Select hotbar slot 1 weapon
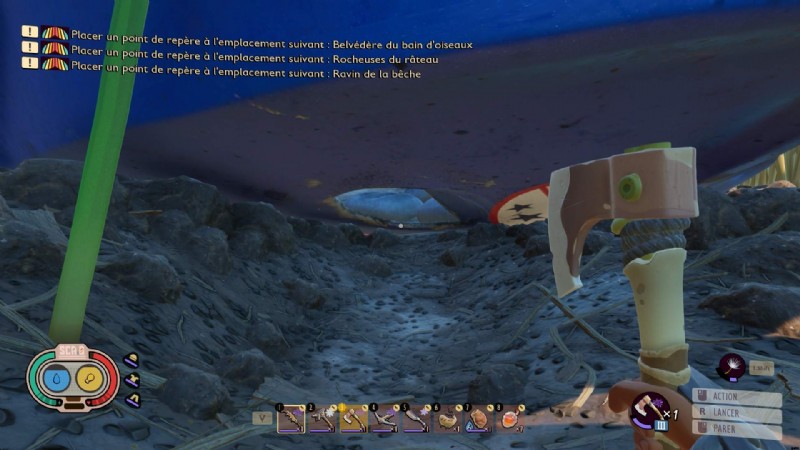The image size is (800, 450). [x=291, y=420]
